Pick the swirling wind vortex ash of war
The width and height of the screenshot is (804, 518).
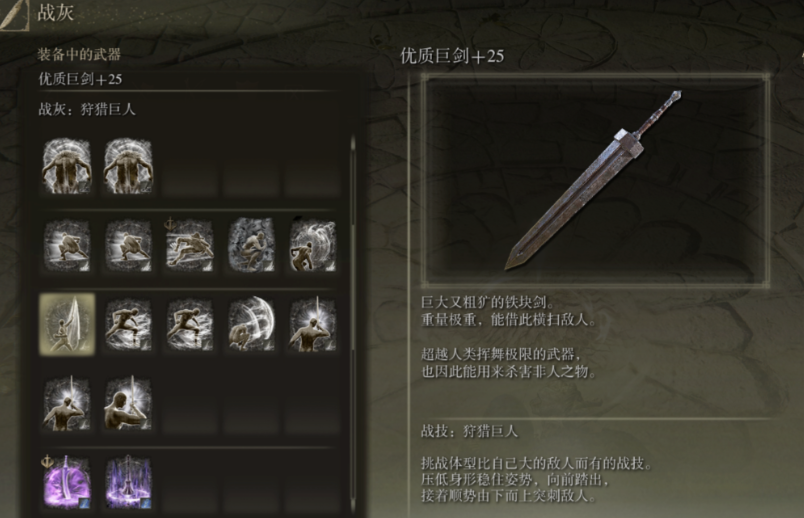click(311, 244)
